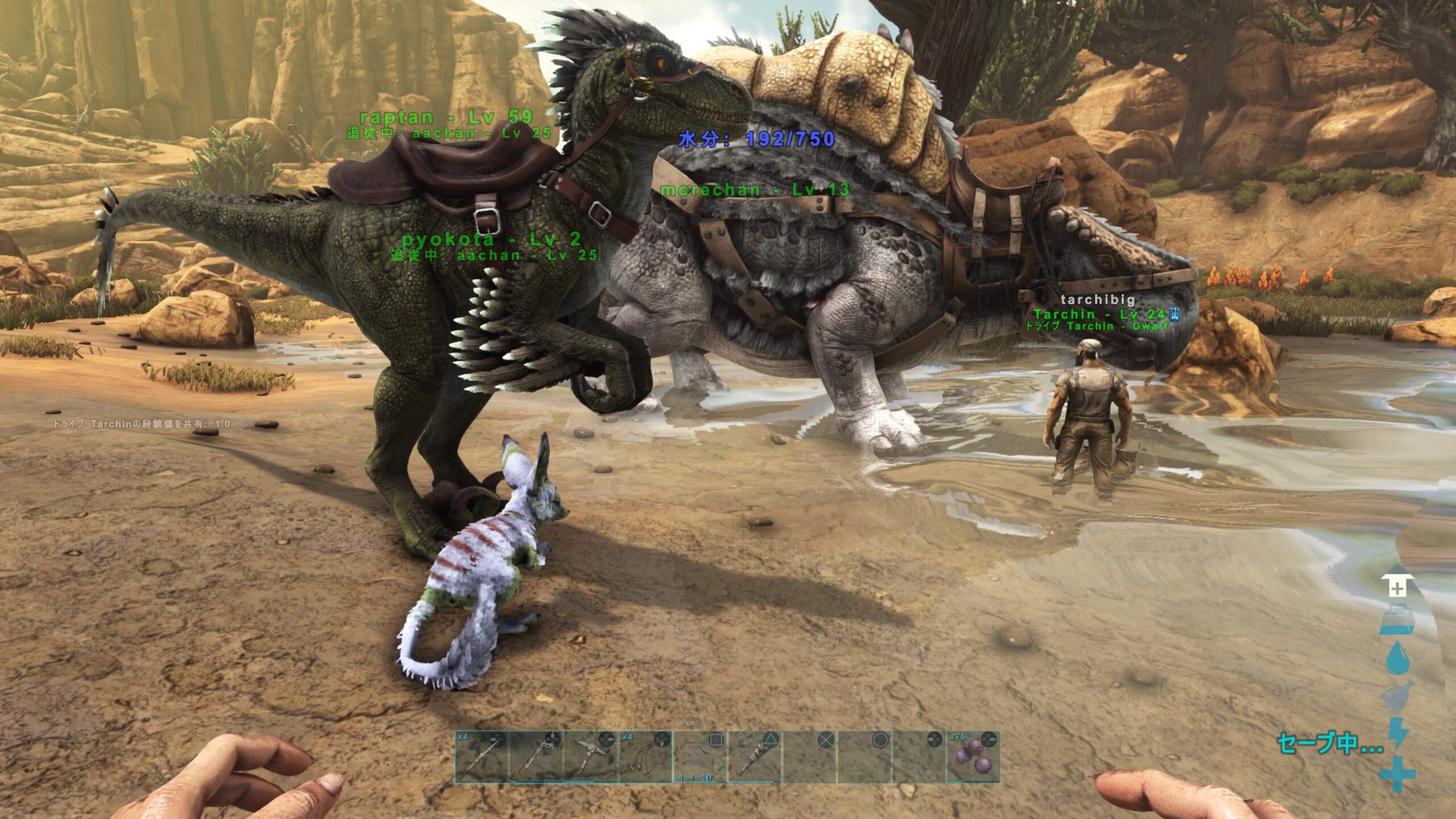The image size is (1456, 819).
Task: Select the bola stack in the hotbar
Action: 645,758
